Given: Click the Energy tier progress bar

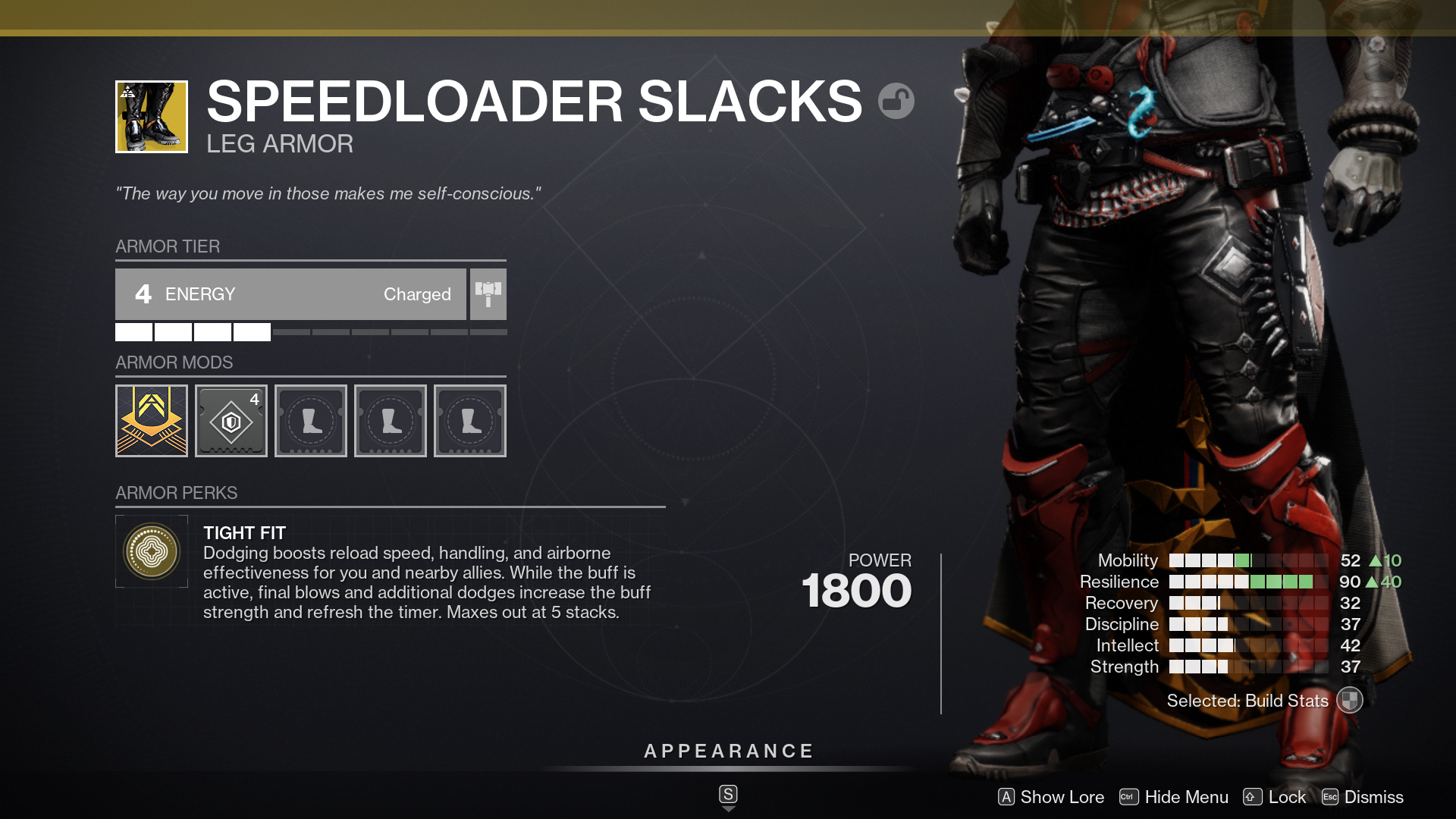Looking at the screenshot, I should point(311,331).
